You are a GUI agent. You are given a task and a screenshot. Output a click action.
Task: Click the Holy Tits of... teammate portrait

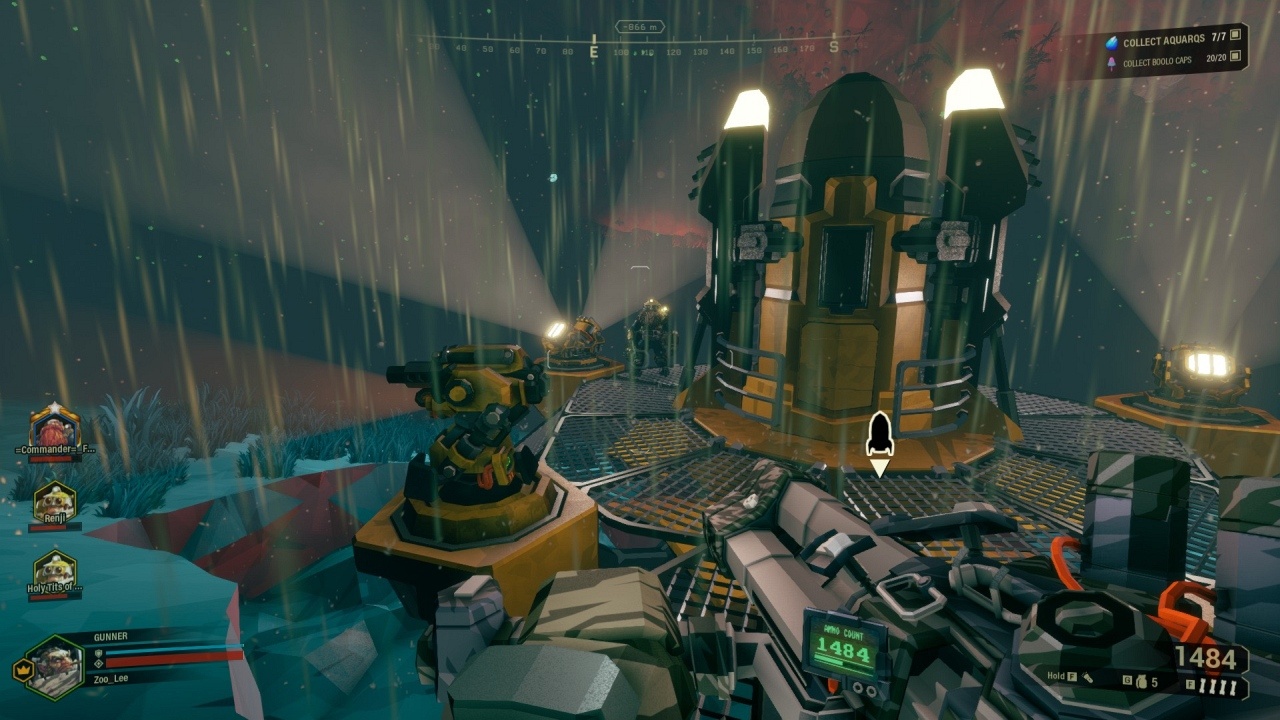coord(55,570)
